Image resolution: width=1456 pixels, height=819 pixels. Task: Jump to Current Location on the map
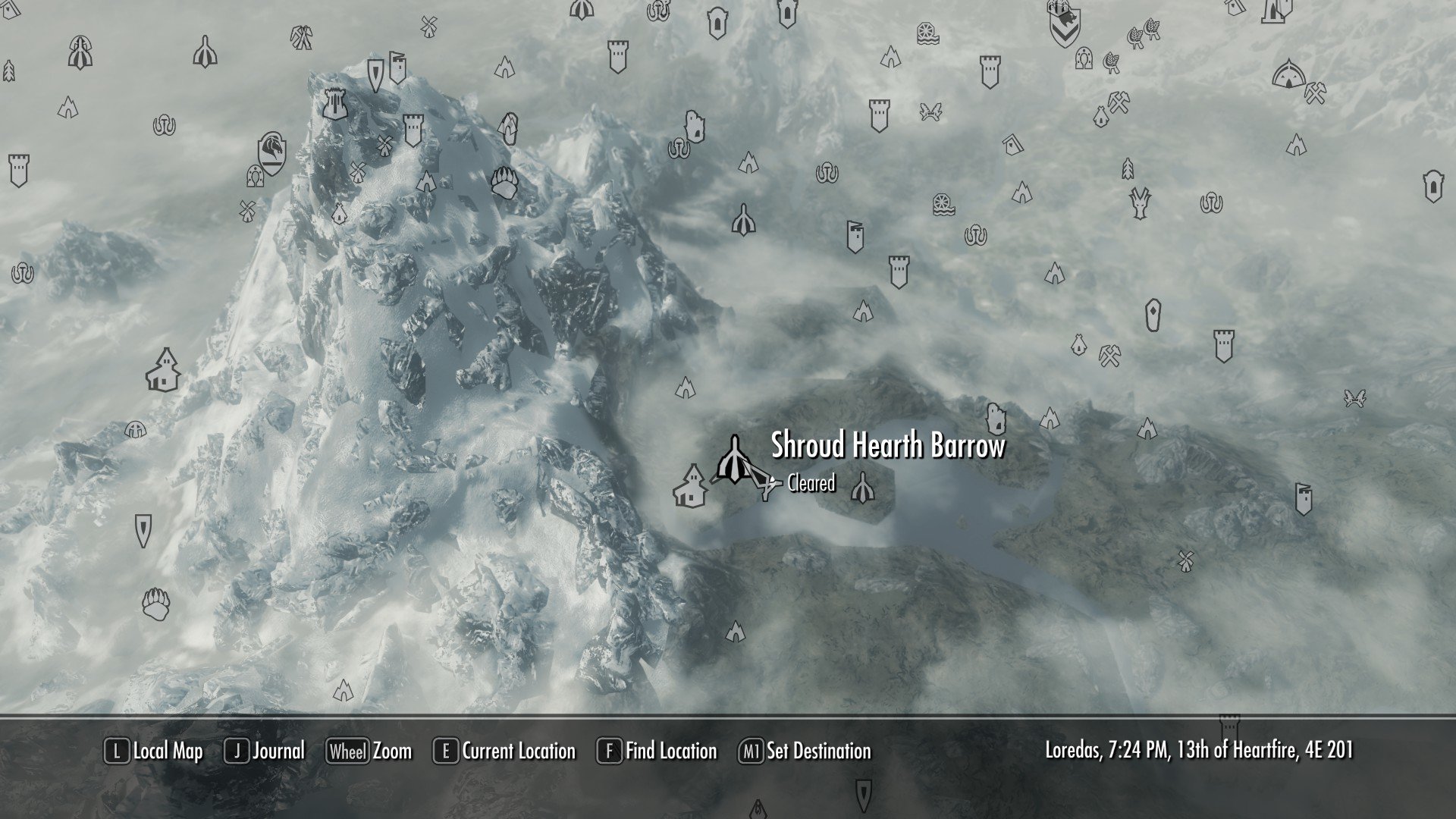pyautogui.click(x=505, y=752)
